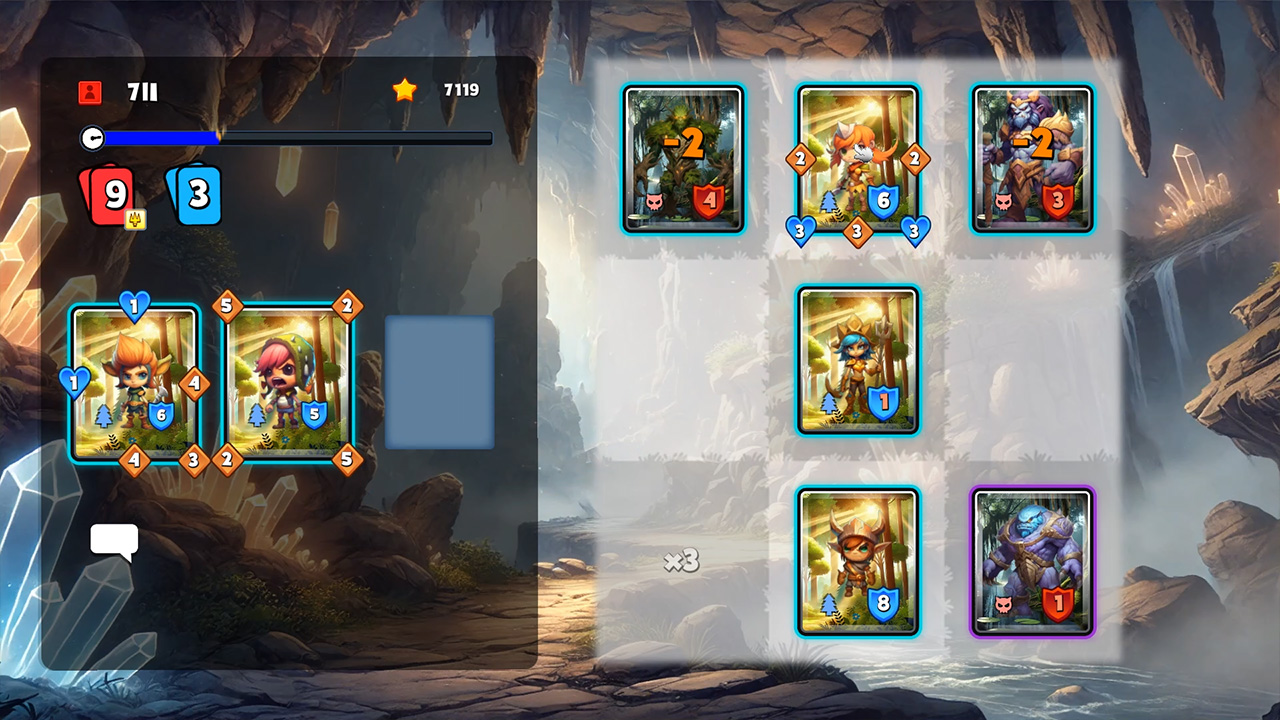This screenshot has width=1280, height=720.
Task: Click the key icon on the progress bar
Action: [93, 138]
